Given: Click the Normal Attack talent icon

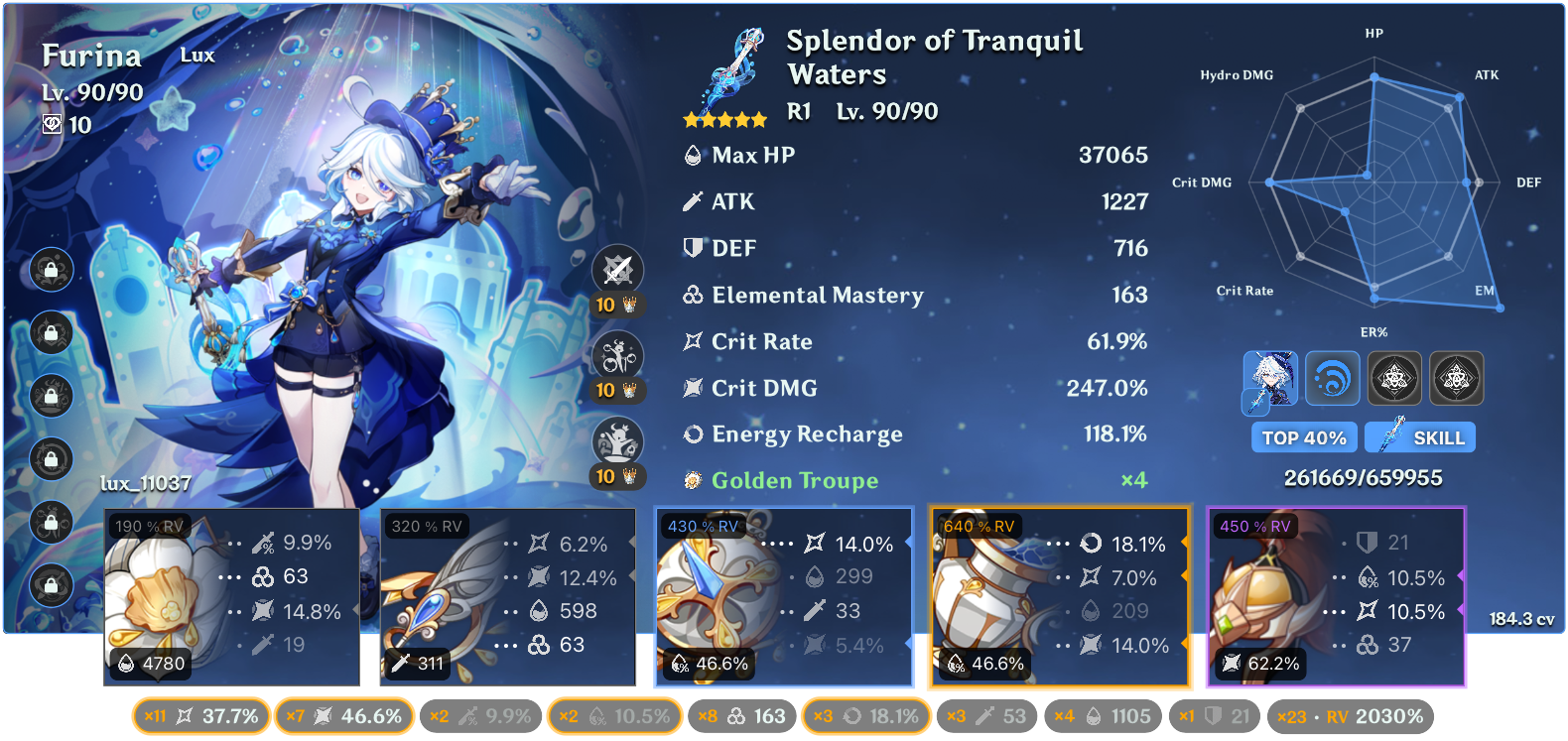Looking at the screenshot, I should tap(620, 268).
